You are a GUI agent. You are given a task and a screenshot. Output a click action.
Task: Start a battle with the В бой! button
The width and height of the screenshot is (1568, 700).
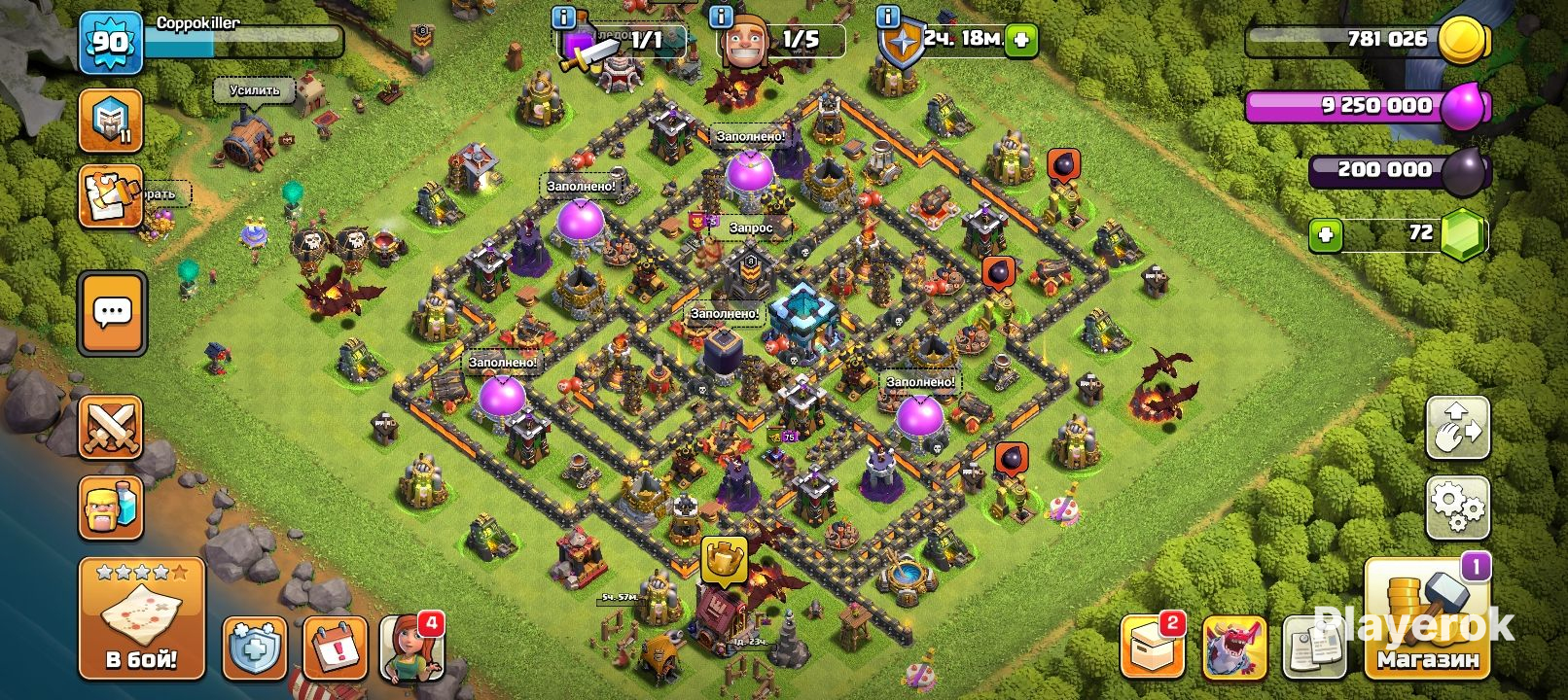[x=141, y=618]
